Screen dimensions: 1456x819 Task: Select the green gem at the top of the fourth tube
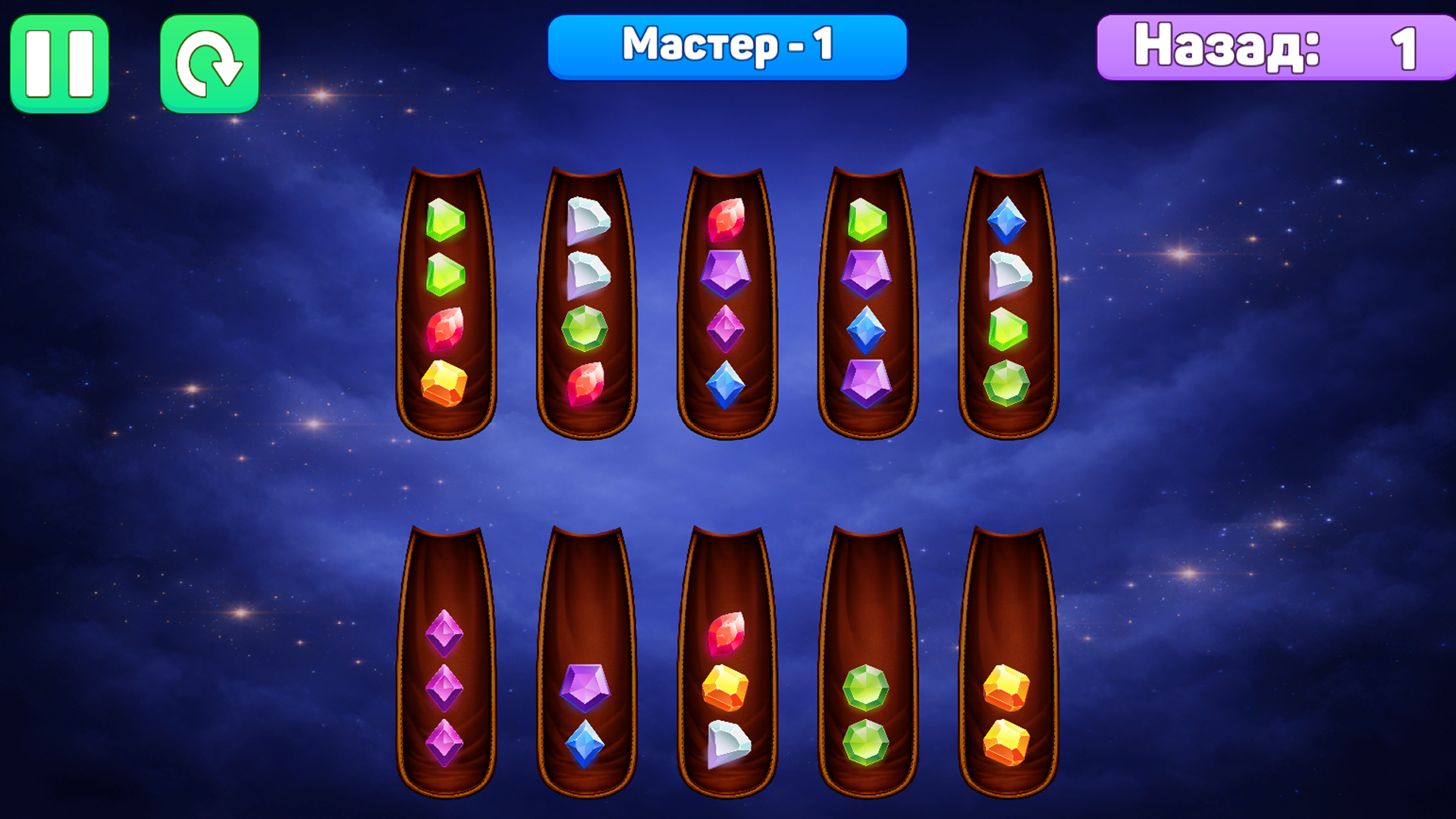[x=866, y=220]
